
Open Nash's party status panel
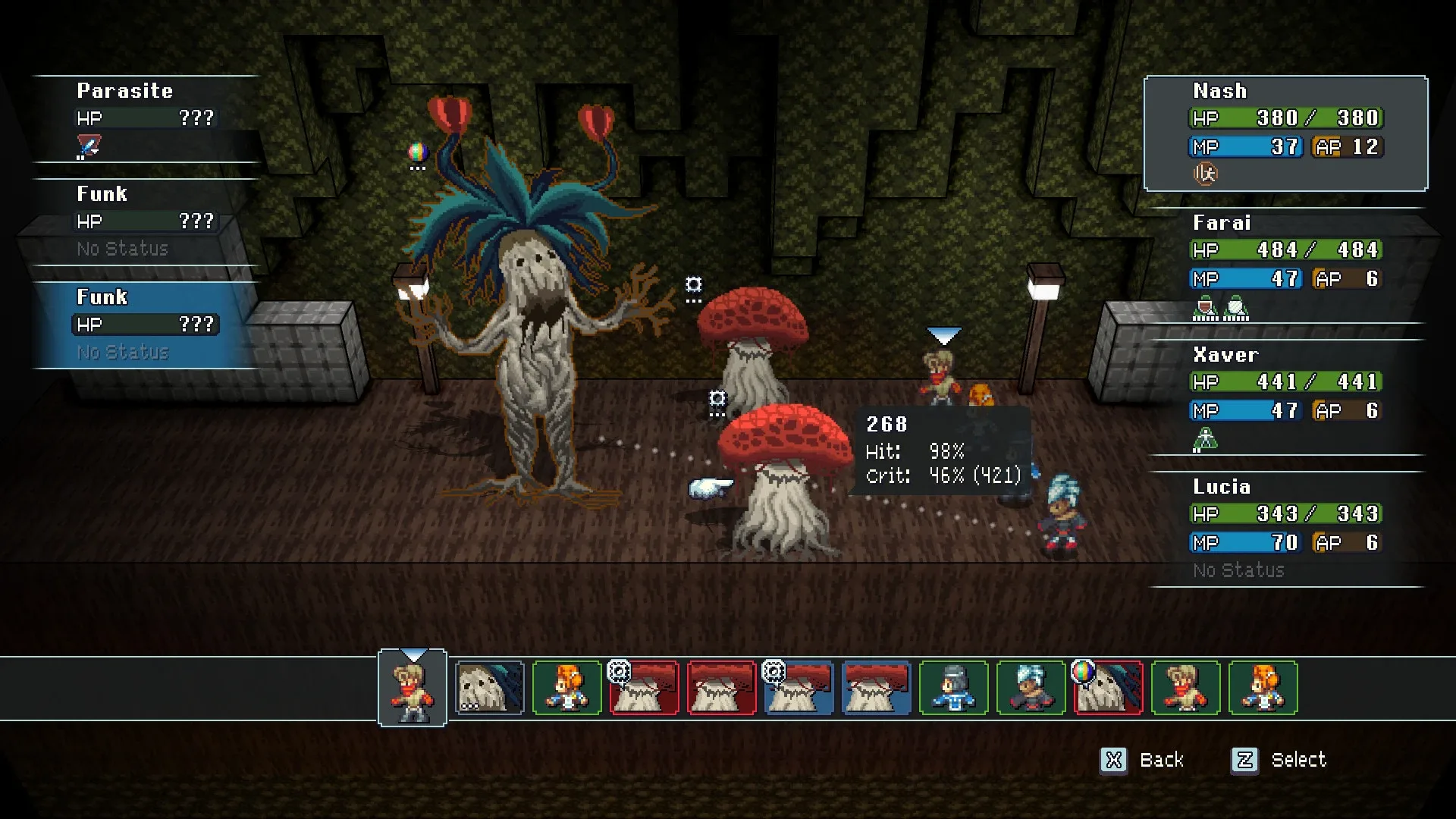[x=1285, y=133]
